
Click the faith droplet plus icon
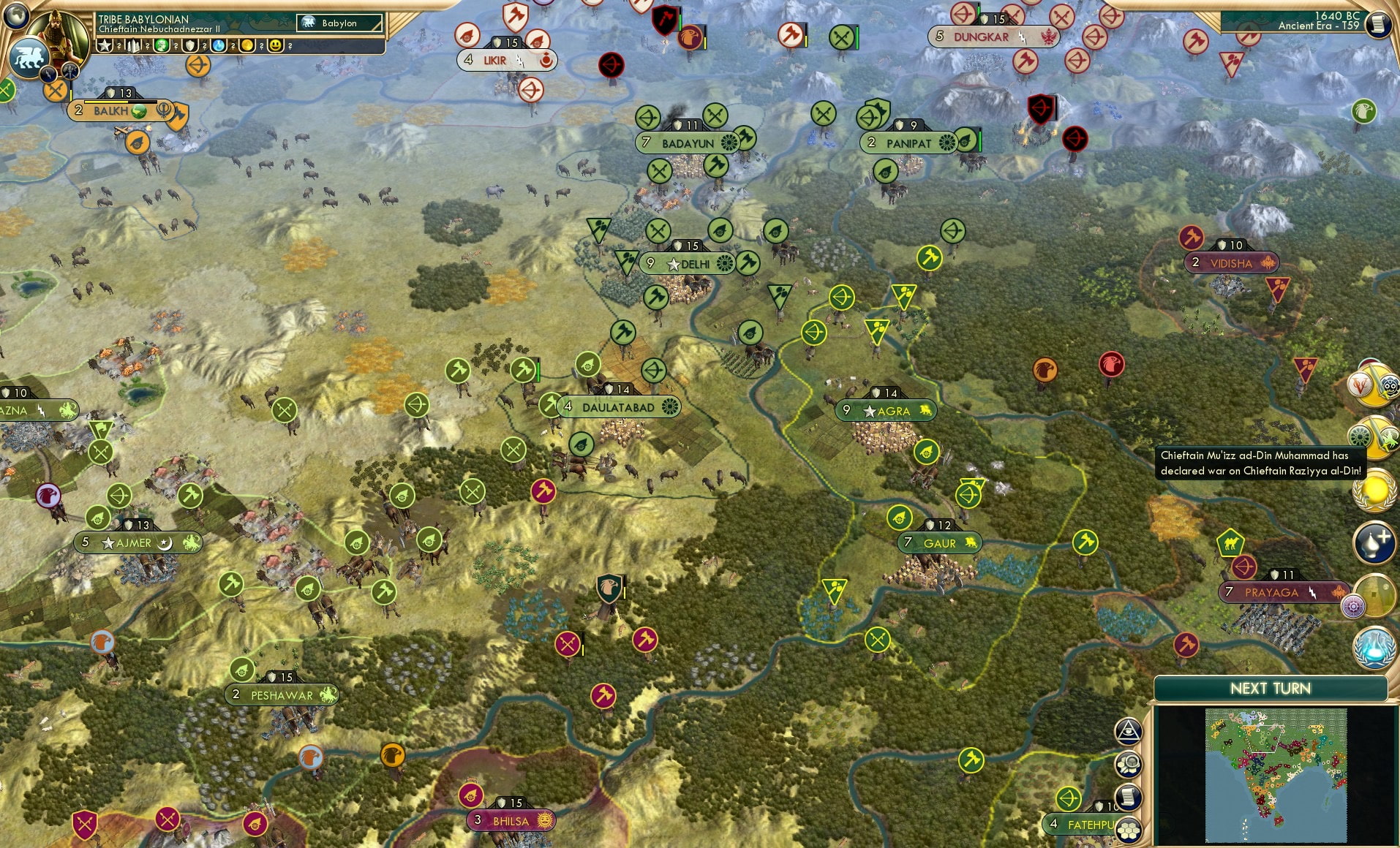point(1373,542)
